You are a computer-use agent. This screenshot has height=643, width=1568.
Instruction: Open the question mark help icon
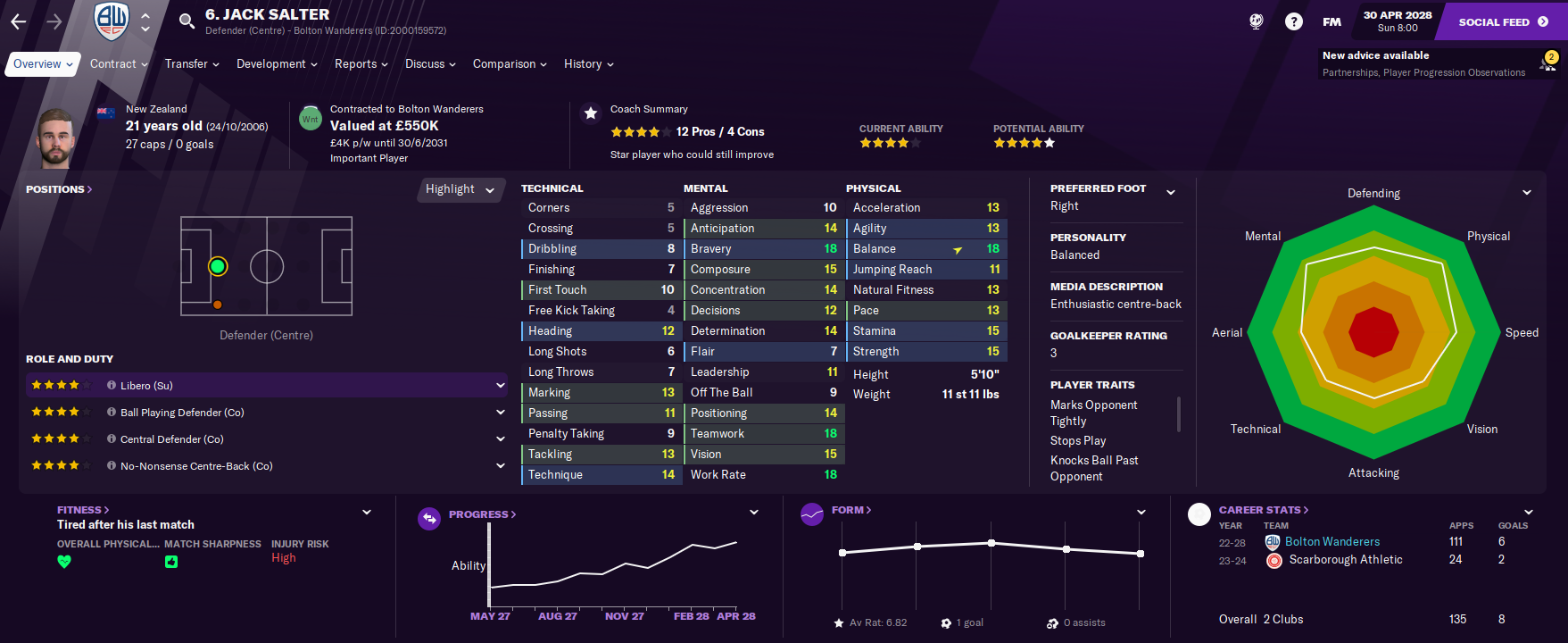pos(1293,21)
